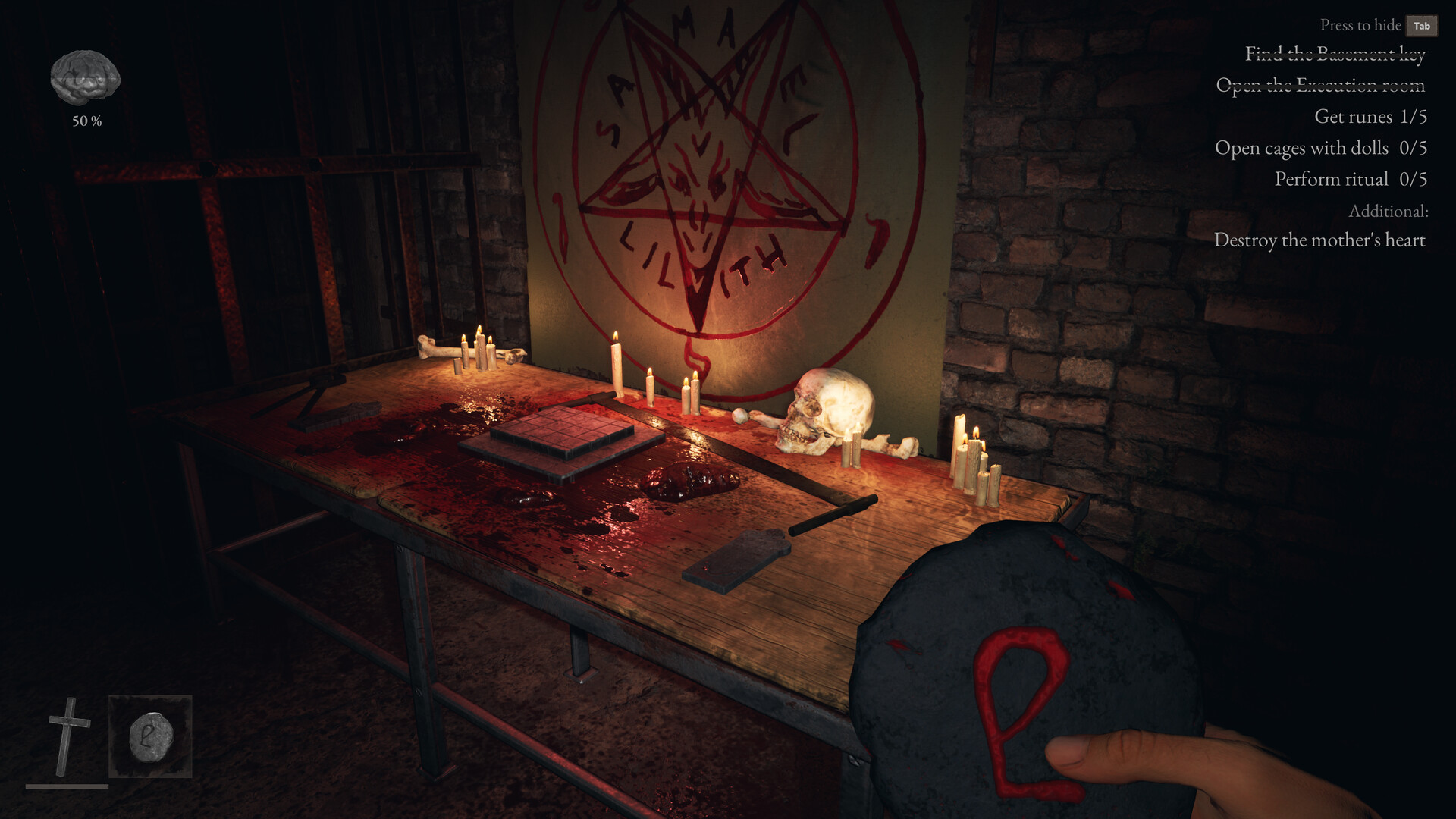Viewport: 1456px width, 819px height.
Task: Click the Tab key hint icon
Action: coord(1421,25)
